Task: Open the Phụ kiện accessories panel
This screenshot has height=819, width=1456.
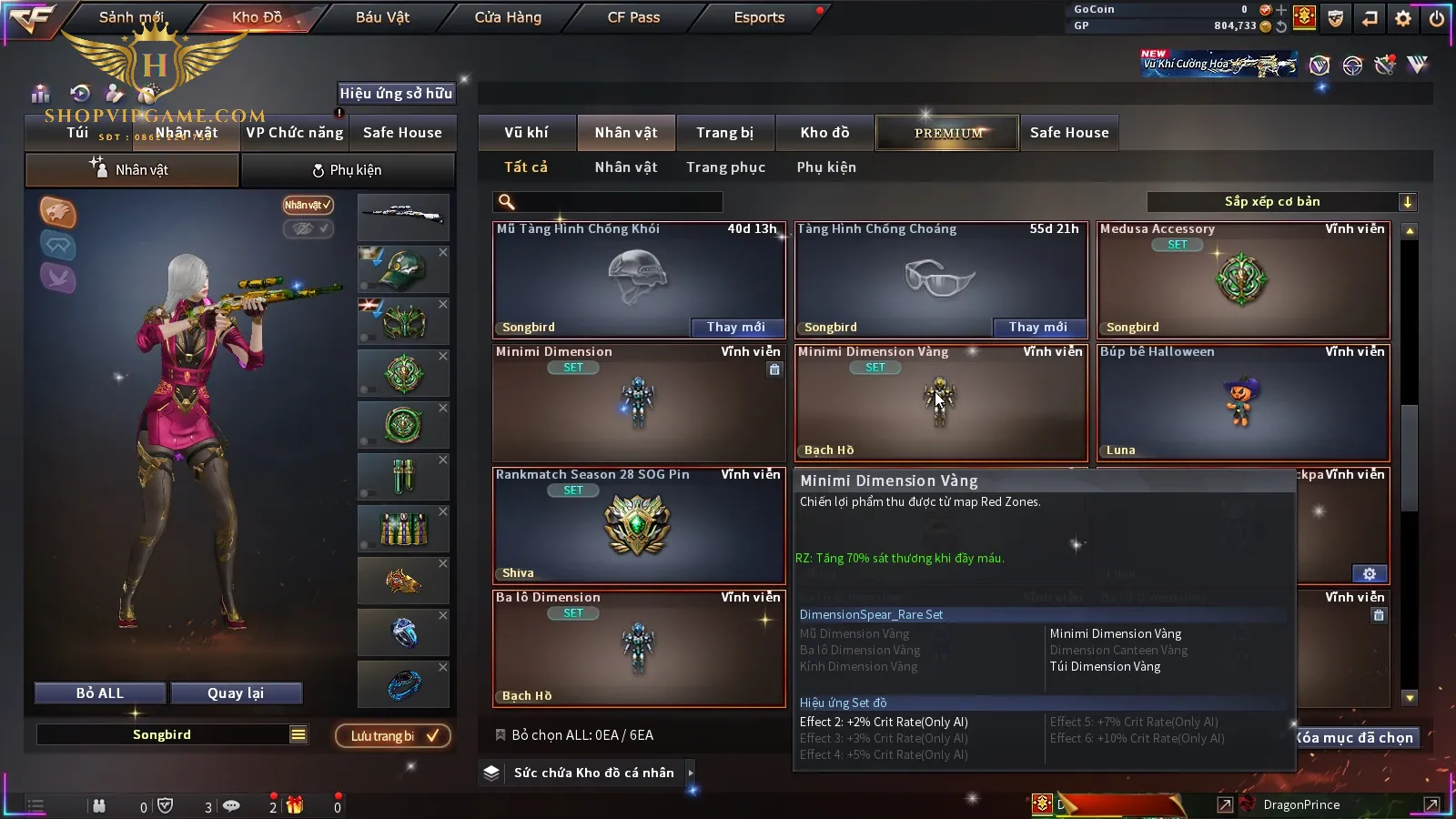Action: pos(347,170)
